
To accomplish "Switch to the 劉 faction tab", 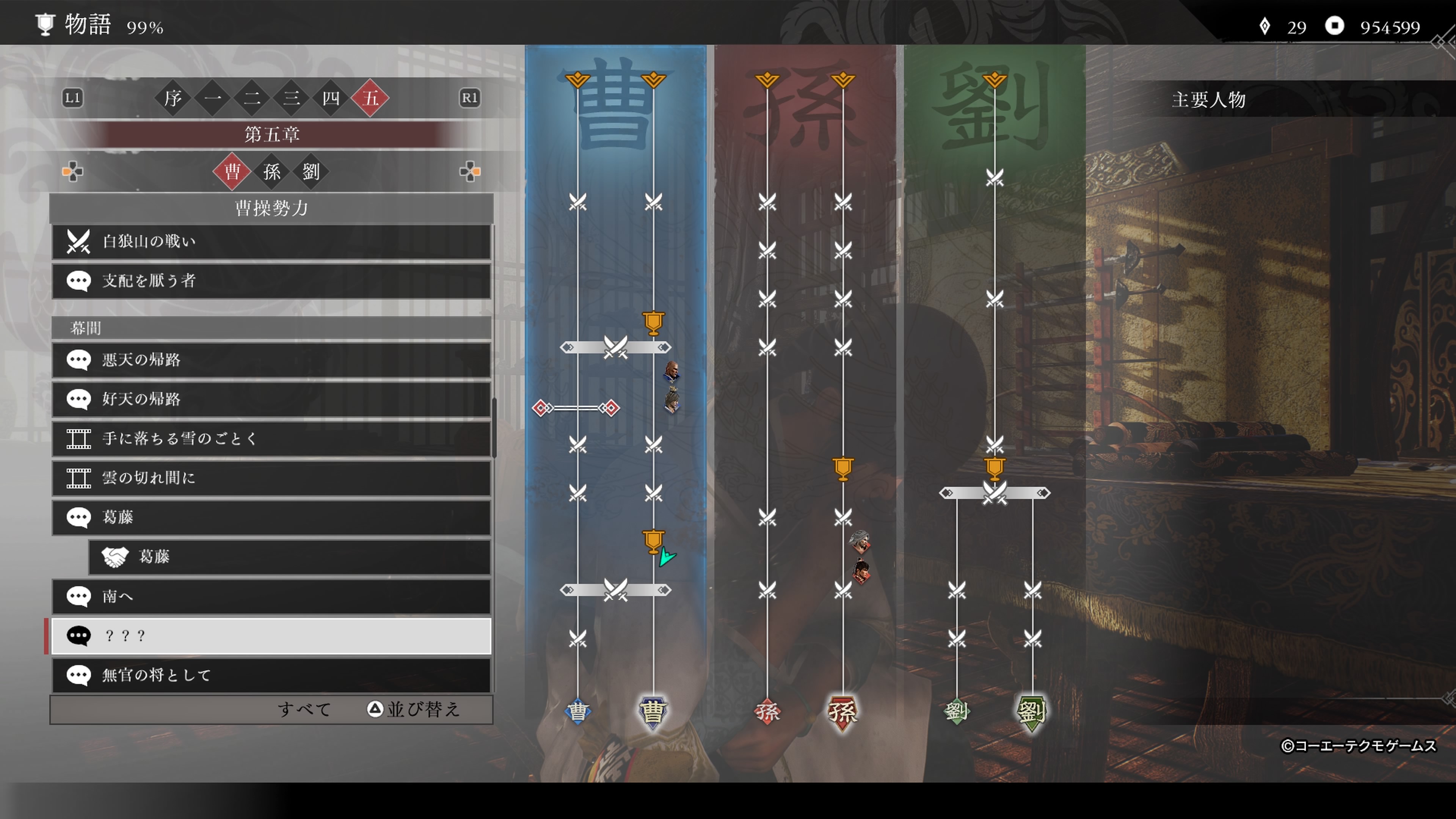I will [x=311, y=172].
